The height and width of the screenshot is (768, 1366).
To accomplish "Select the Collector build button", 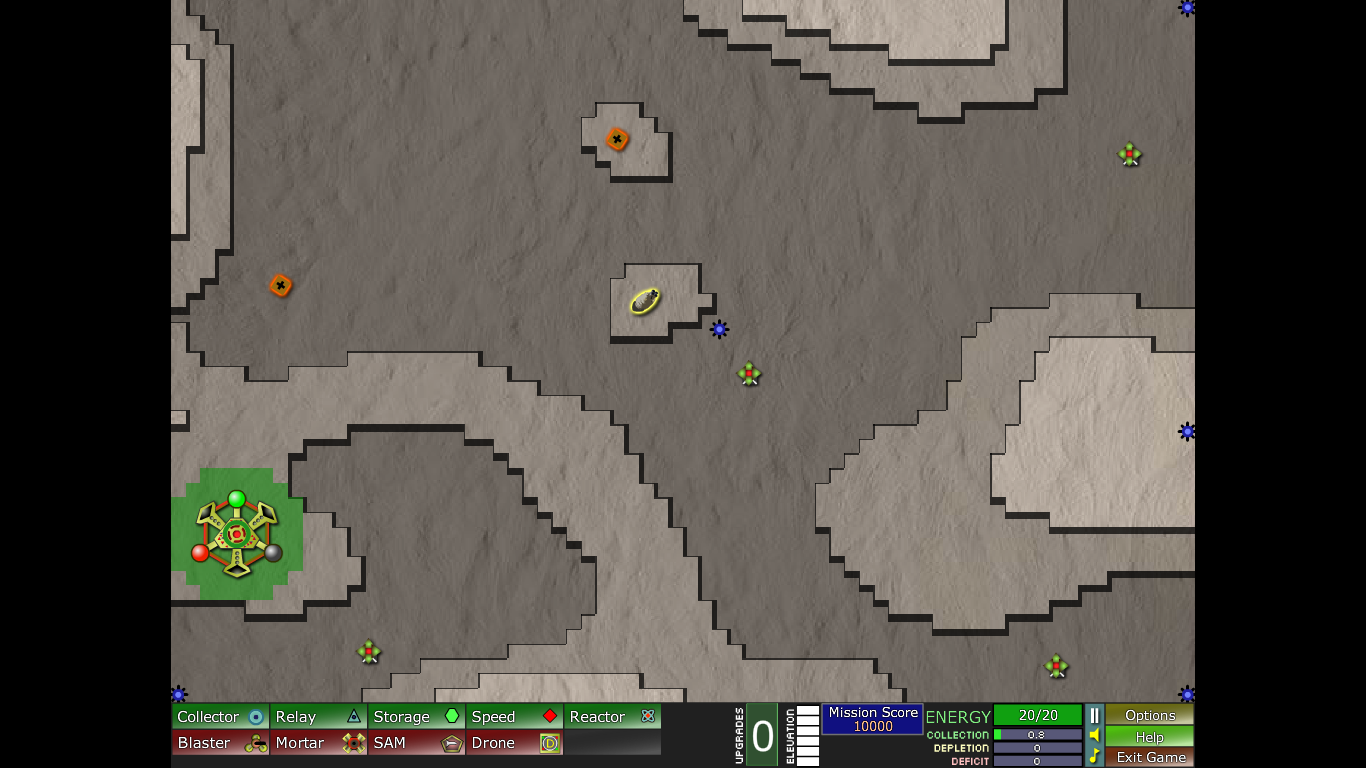I will click(220, 716).
